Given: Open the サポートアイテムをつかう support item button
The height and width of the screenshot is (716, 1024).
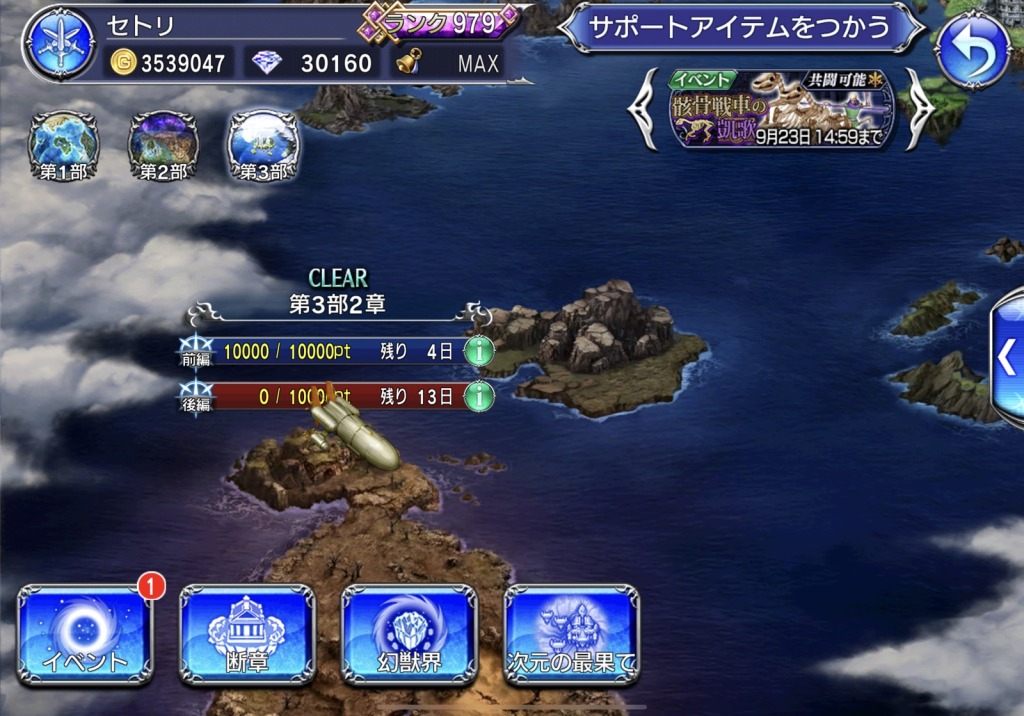Looking at the screenshot, I should click(x=740, y=27).
